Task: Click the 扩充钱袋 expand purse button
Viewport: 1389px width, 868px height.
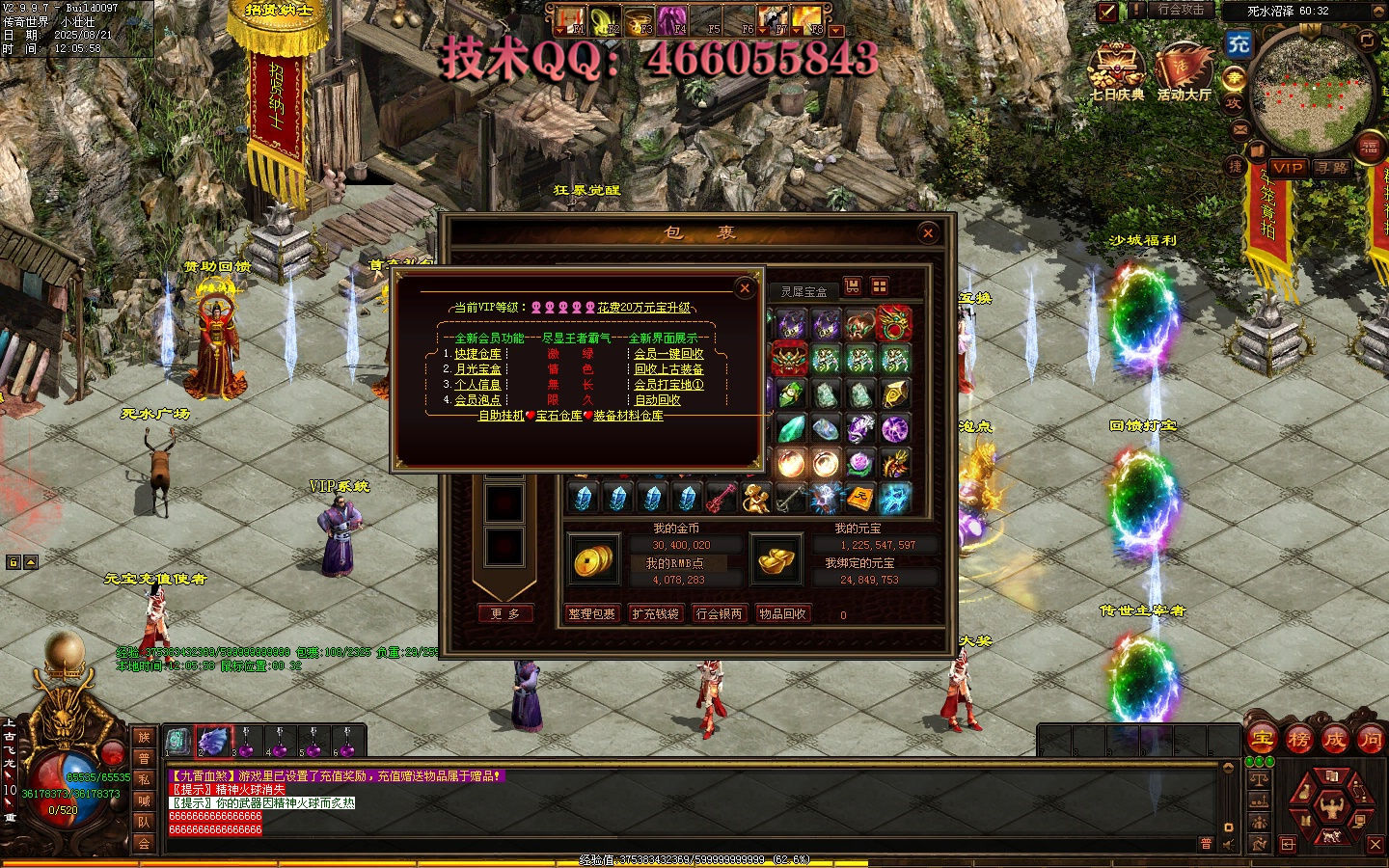Action: 655,613
